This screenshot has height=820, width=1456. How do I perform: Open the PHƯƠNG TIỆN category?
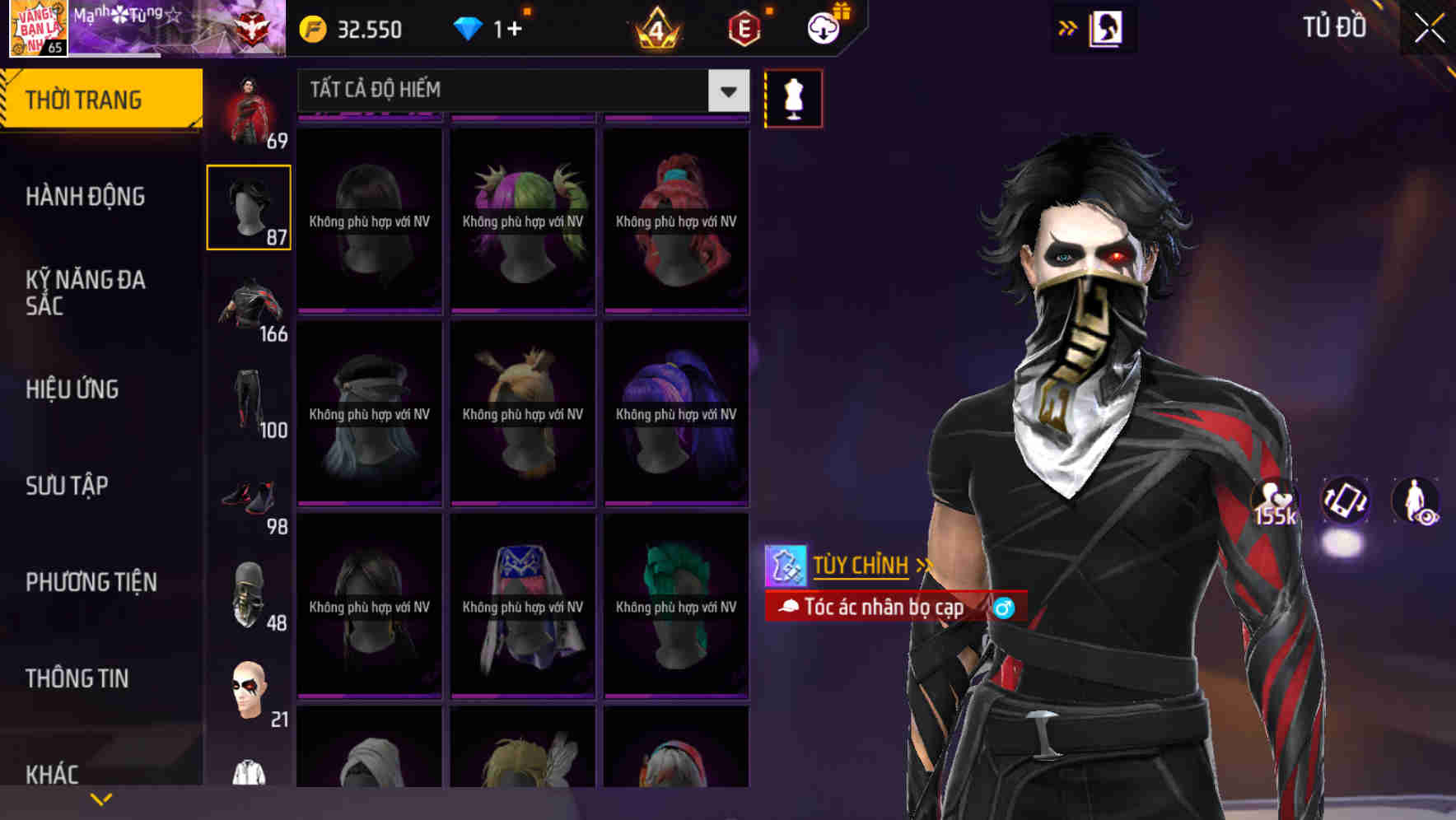91,582
